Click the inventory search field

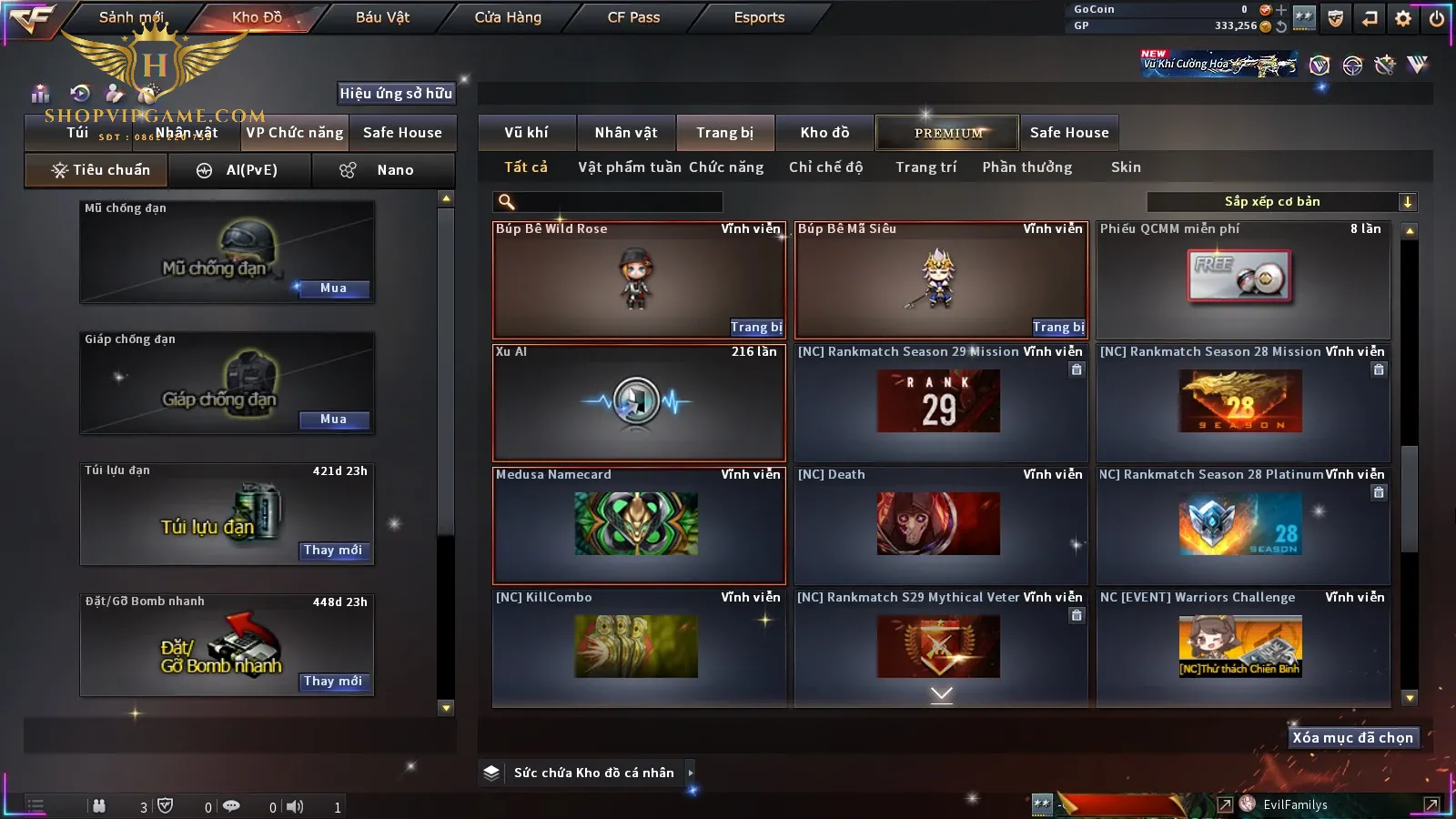point(610,202)
